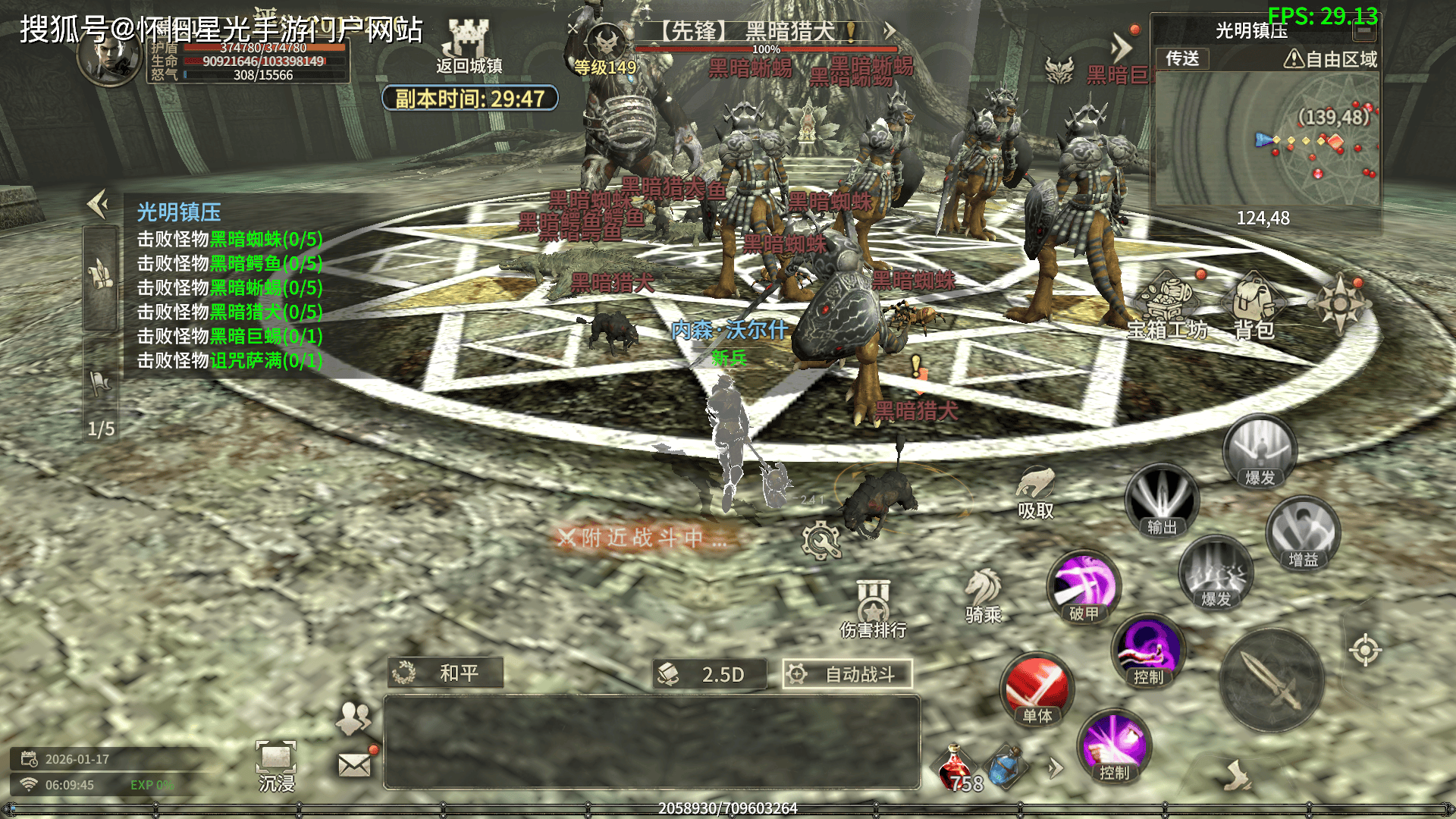Collapse the quest tracker with arrow
1456x819 pixels.
click(x=98, y=203)
